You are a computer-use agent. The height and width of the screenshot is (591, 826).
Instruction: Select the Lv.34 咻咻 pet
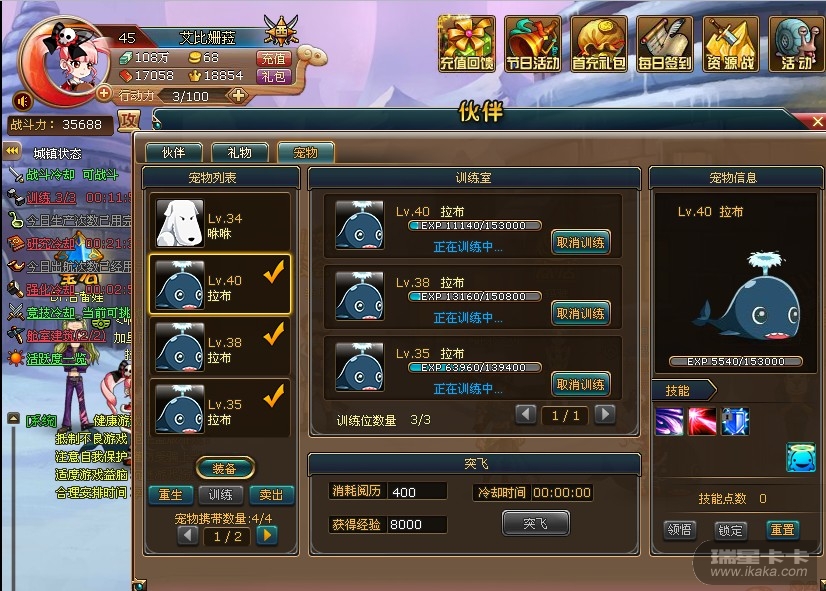point(220,224)
